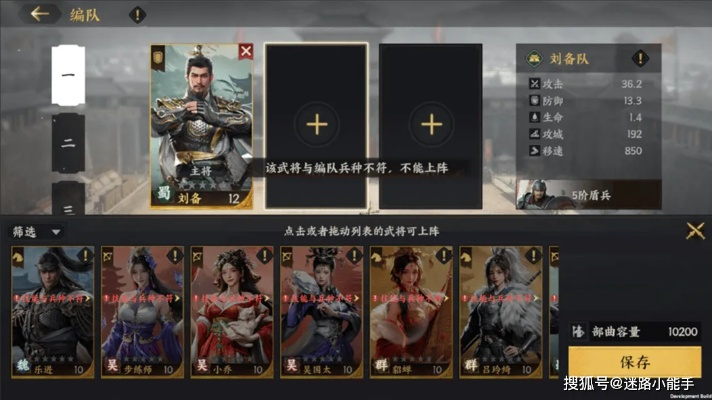Select formation tab 一
The height and width of the screenshot is (400, 712).
68,75
